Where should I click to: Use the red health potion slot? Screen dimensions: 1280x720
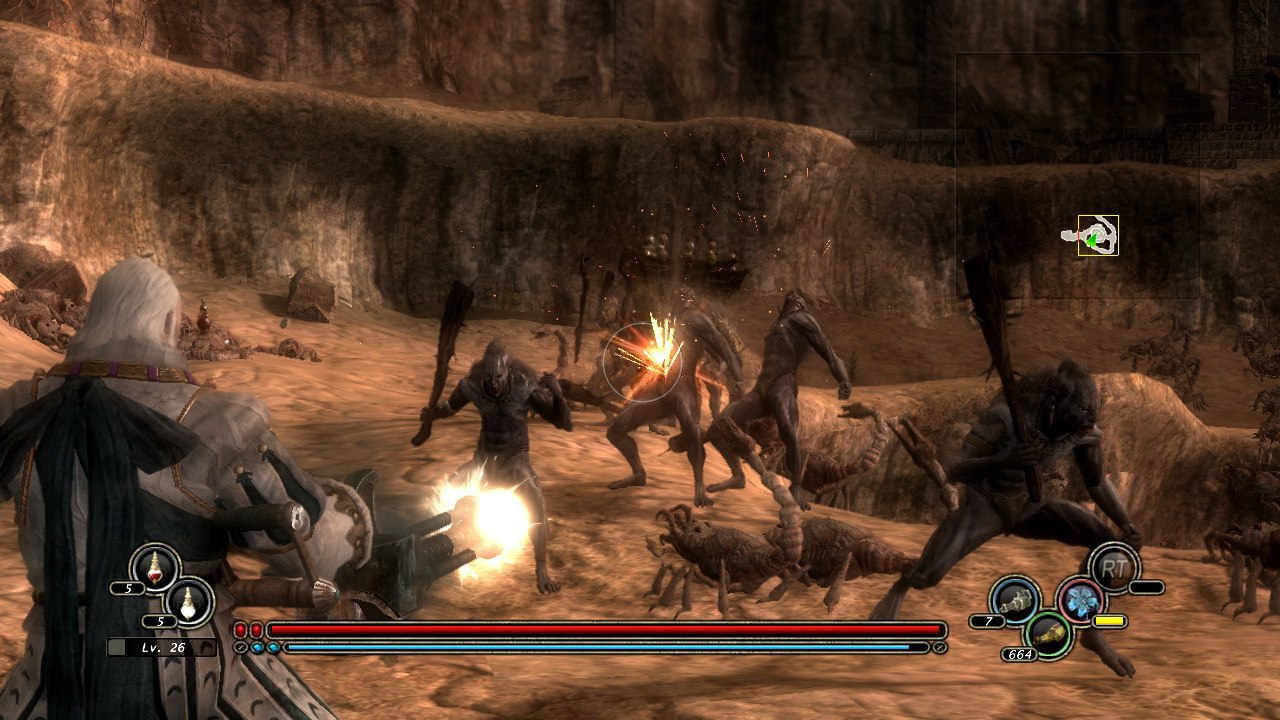(x=155, y=567)
